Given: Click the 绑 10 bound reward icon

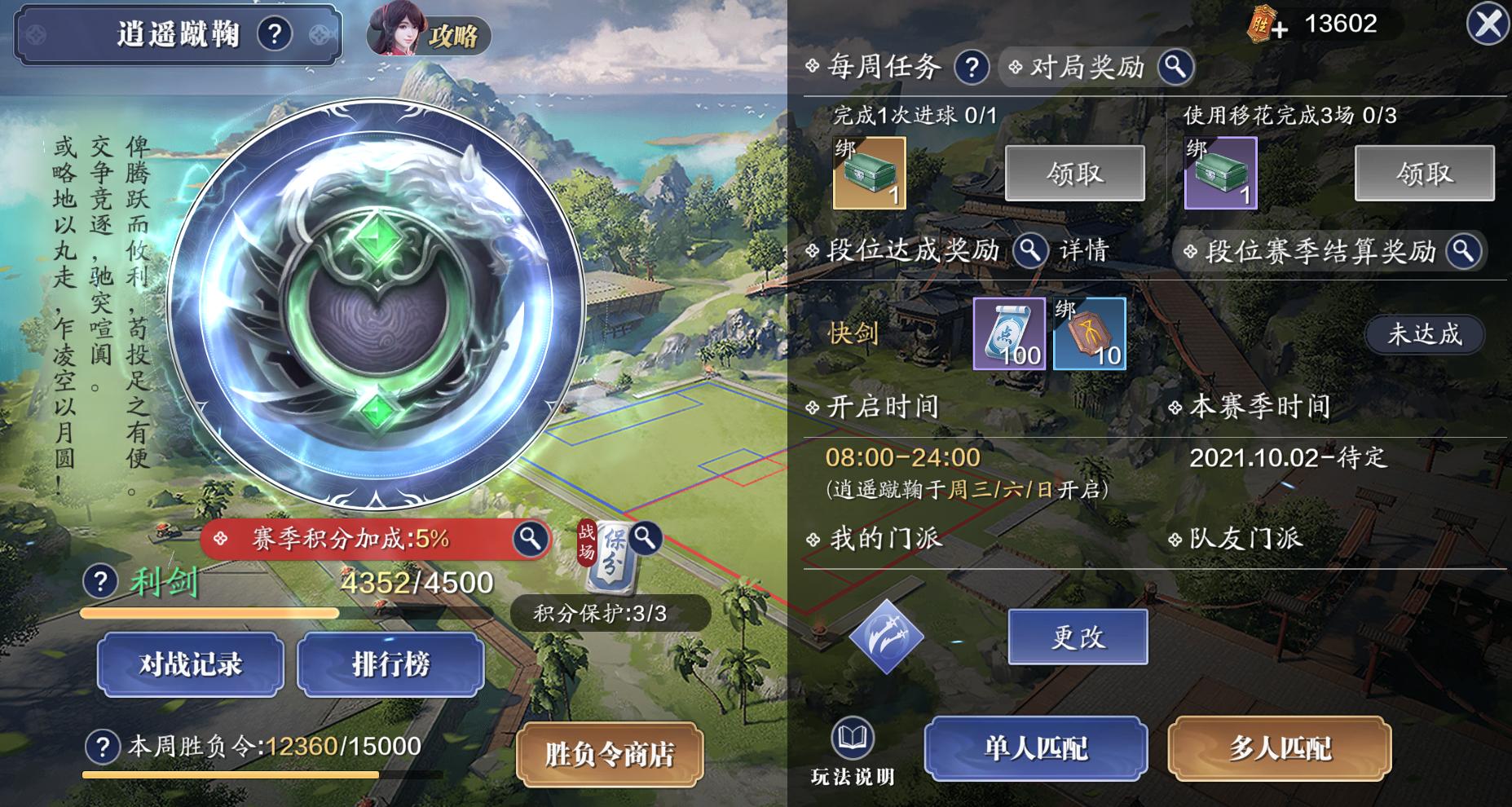Looking at the screenshot, I should pyautogui.click(x=1089, y=333).
